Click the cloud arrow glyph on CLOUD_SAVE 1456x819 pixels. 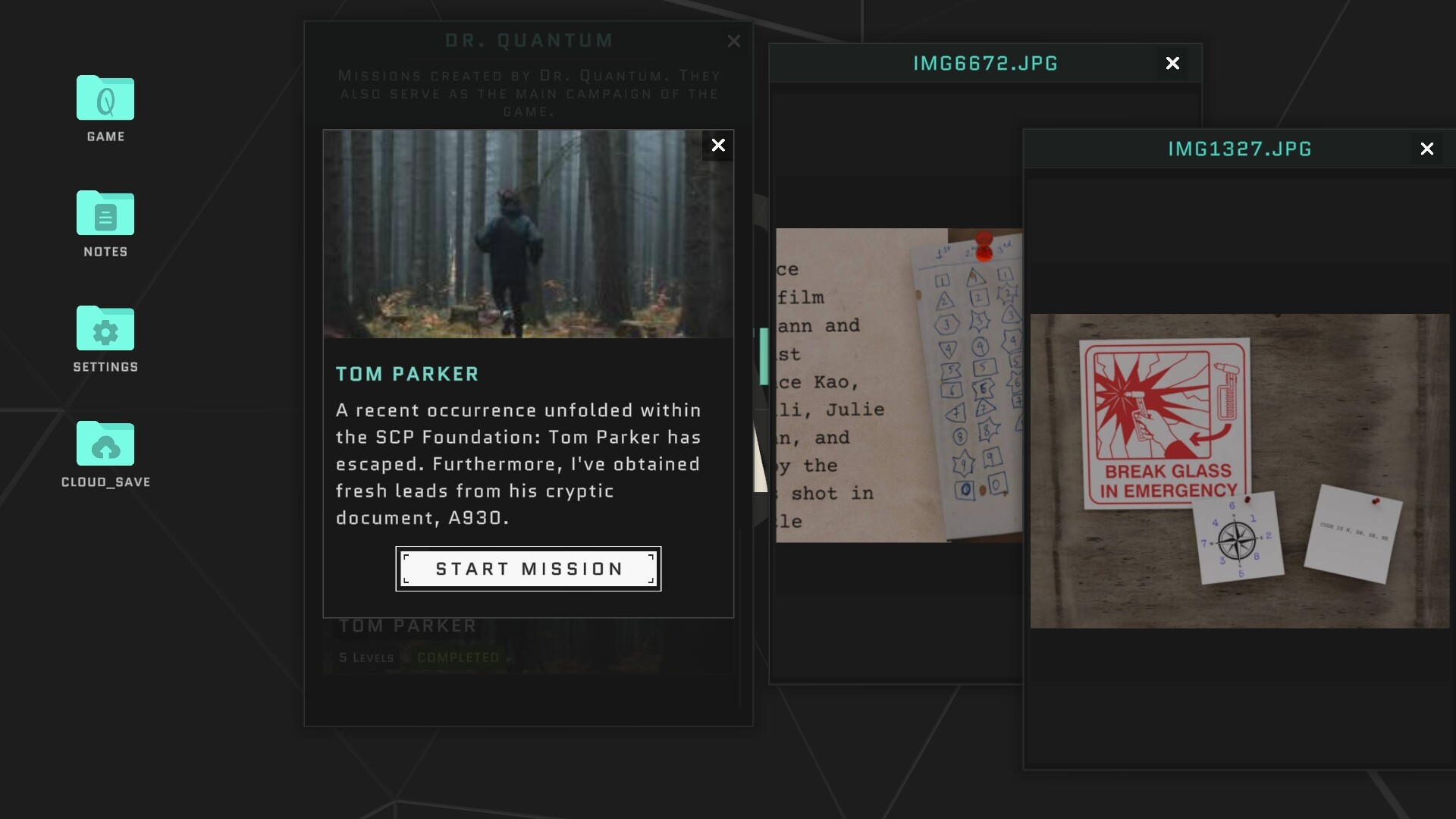tap(105, 447)
